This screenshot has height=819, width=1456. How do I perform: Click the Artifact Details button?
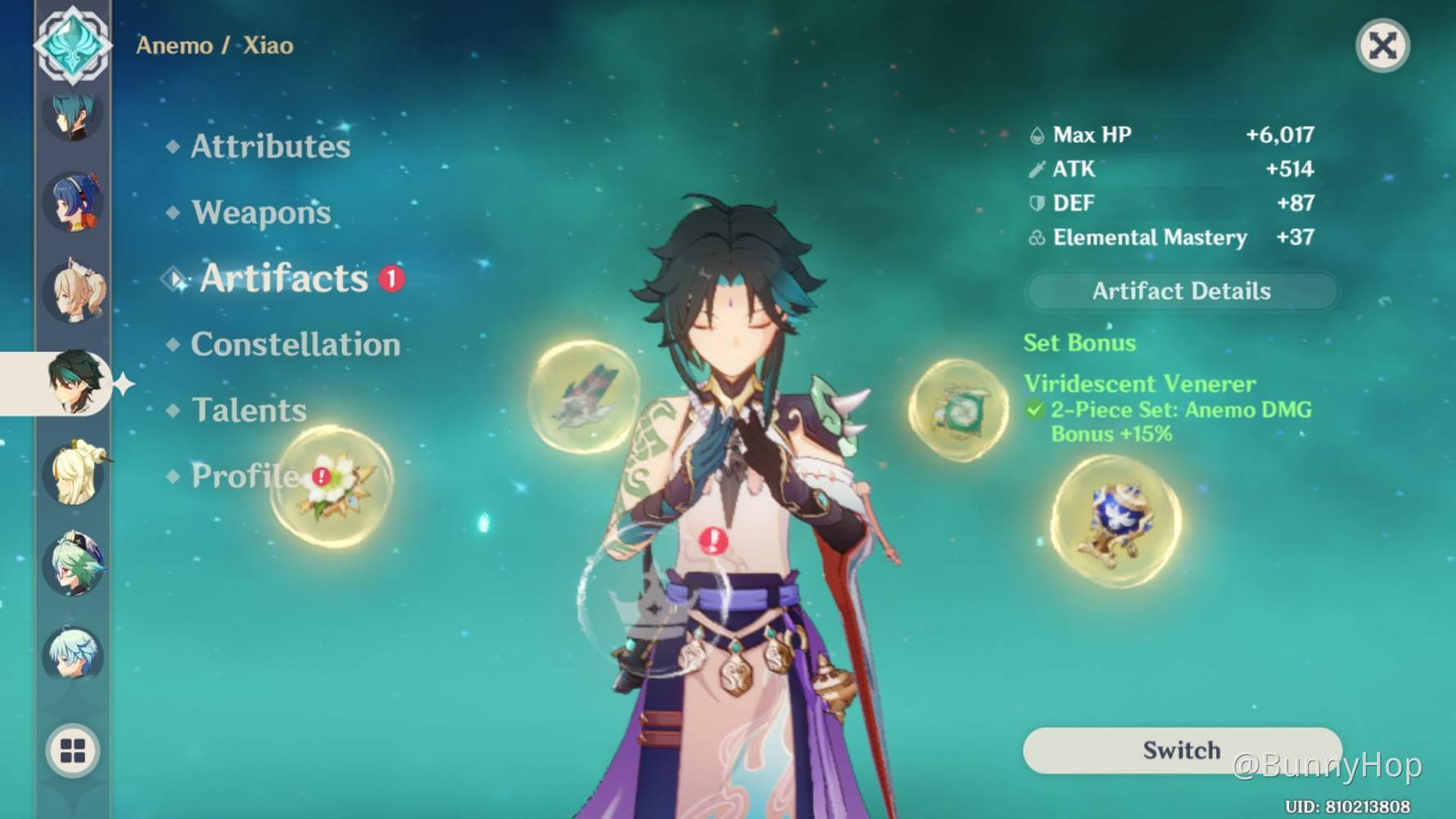point(1182,291)
